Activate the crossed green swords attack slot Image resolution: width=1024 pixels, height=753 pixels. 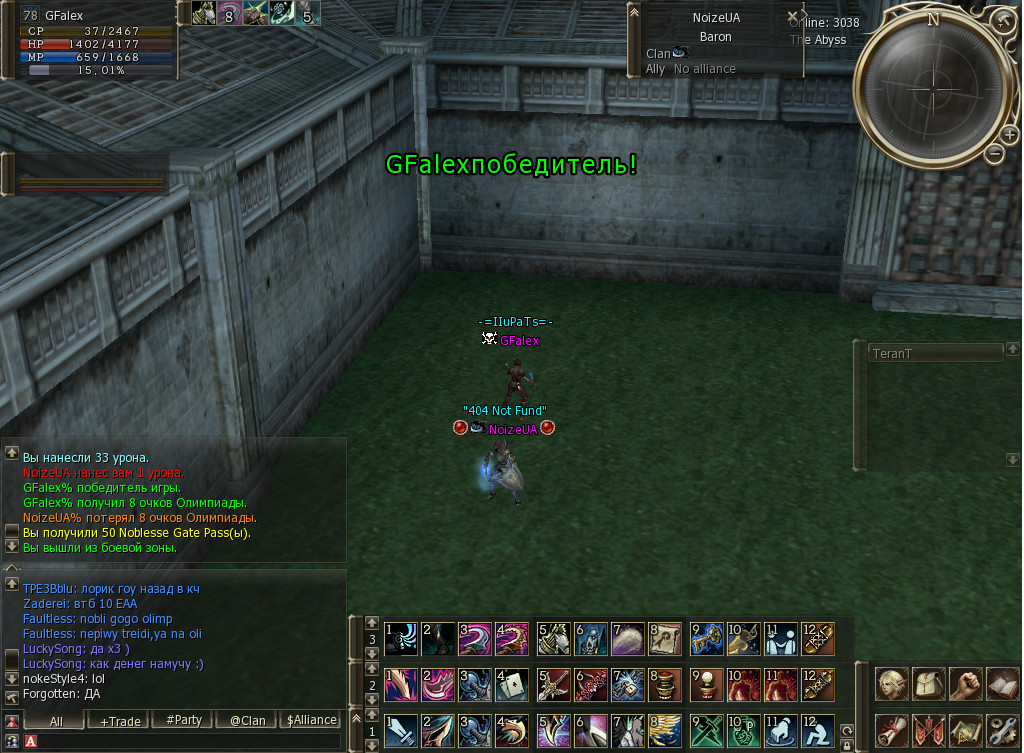tap(705, 730)
